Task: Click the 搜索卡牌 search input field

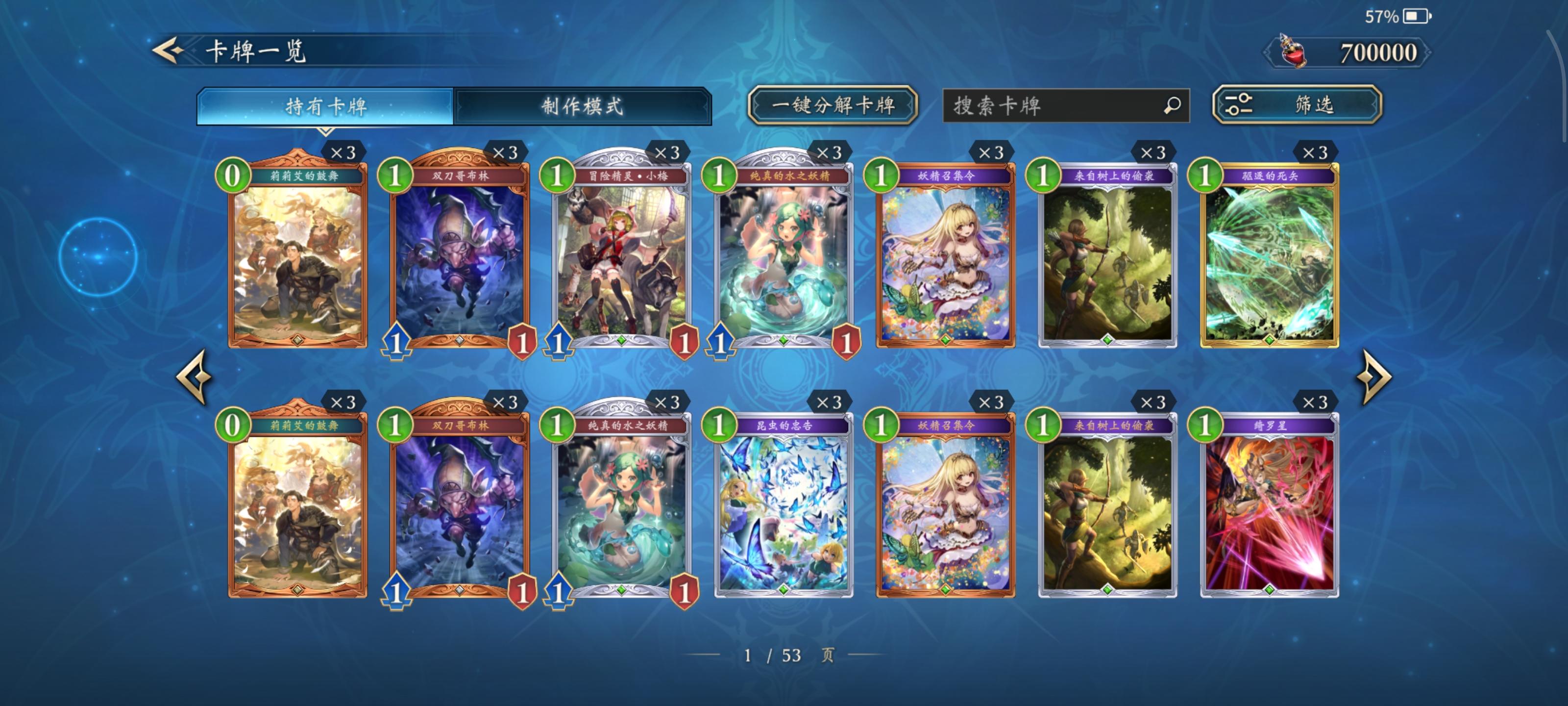Action: click(x=1065, y=105)
